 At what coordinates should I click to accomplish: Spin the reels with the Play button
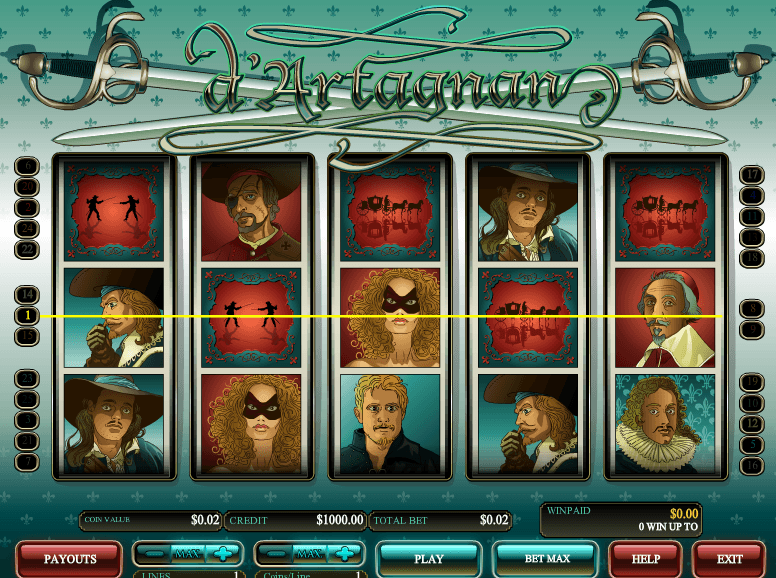click(x=428, y=558)
